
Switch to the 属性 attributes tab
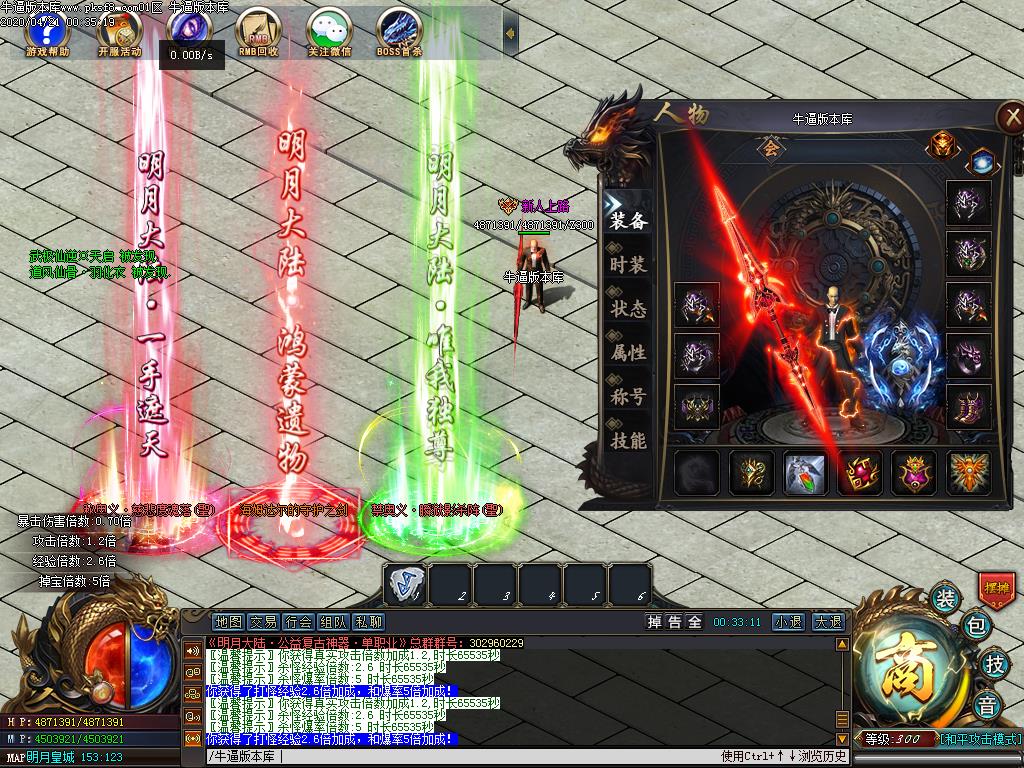point(628,353)
